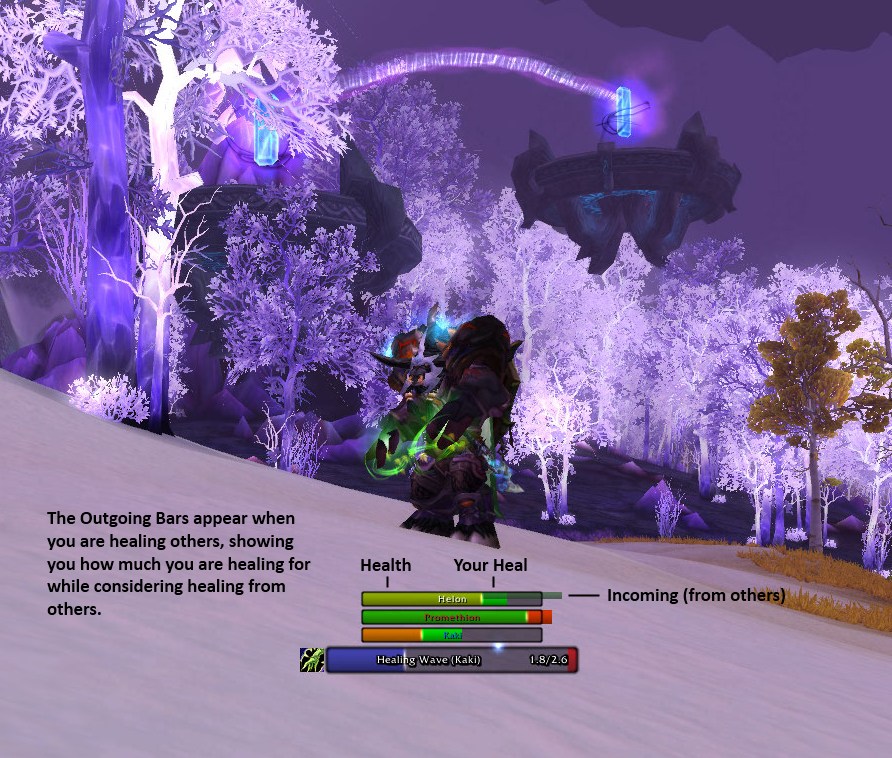This screenshot has width=892, height=758.
Task: Target Promethion's heal bar
Action: (x=452, y=618)
